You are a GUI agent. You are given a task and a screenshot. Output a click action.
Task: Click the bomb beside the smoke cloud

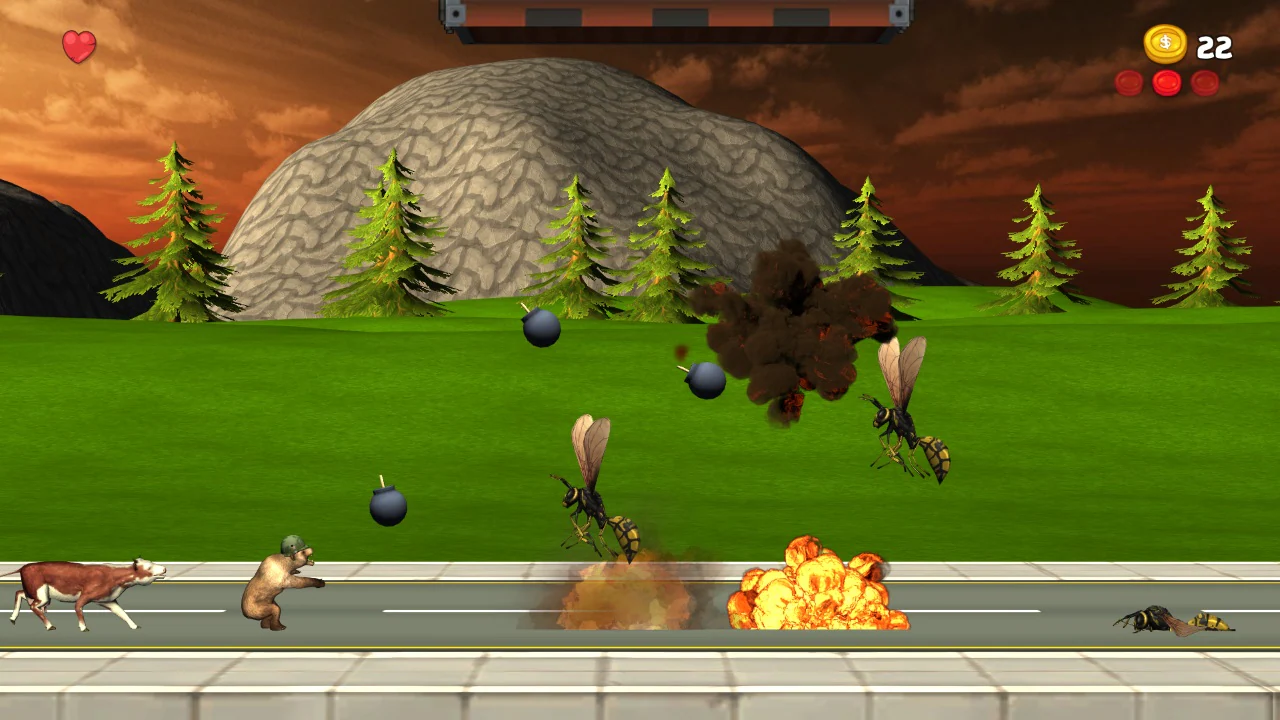pos(706,382)
